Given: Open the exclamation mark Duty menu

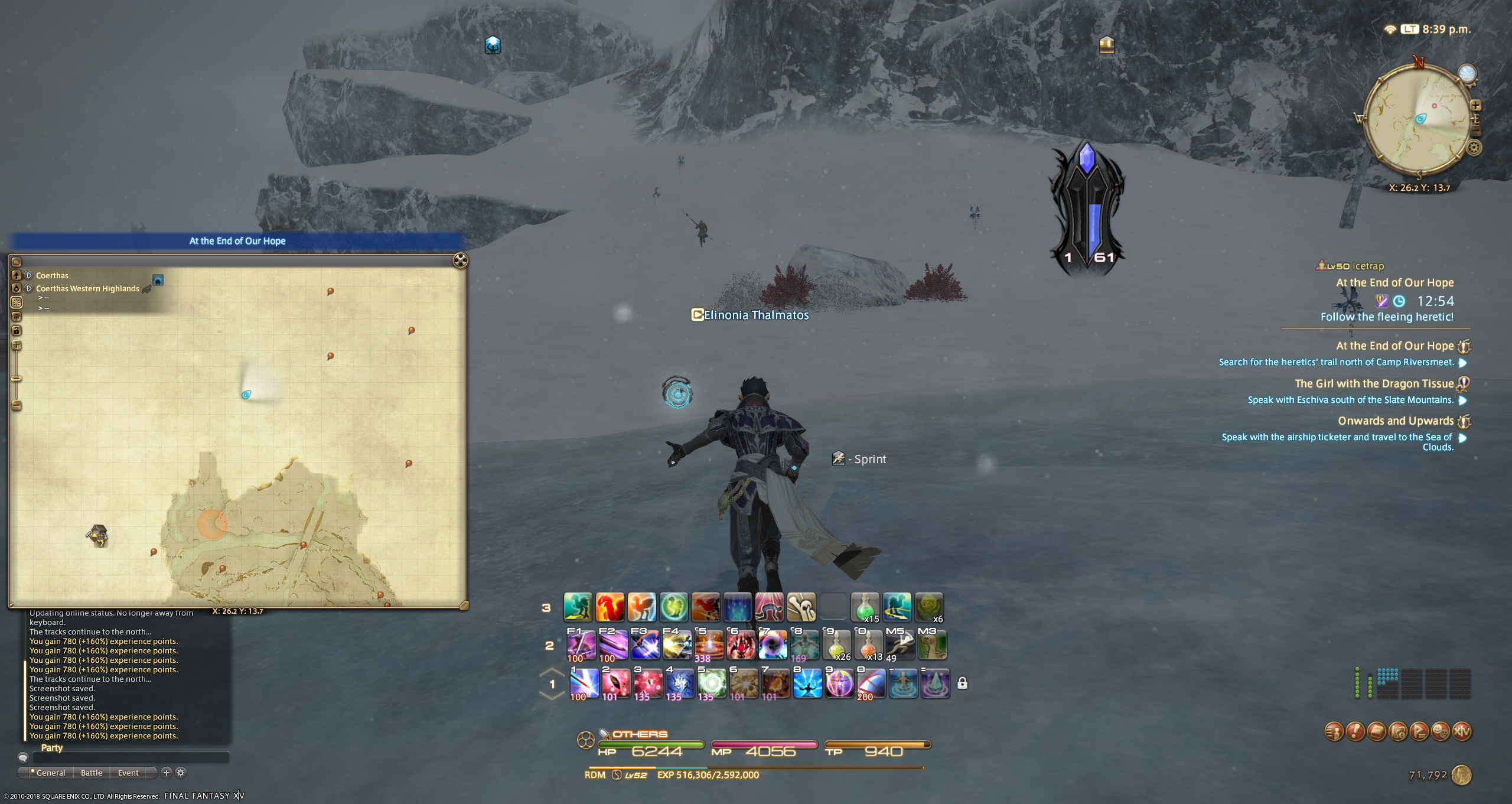Looking at the screenshot, I should click(x=1355, y=731).
